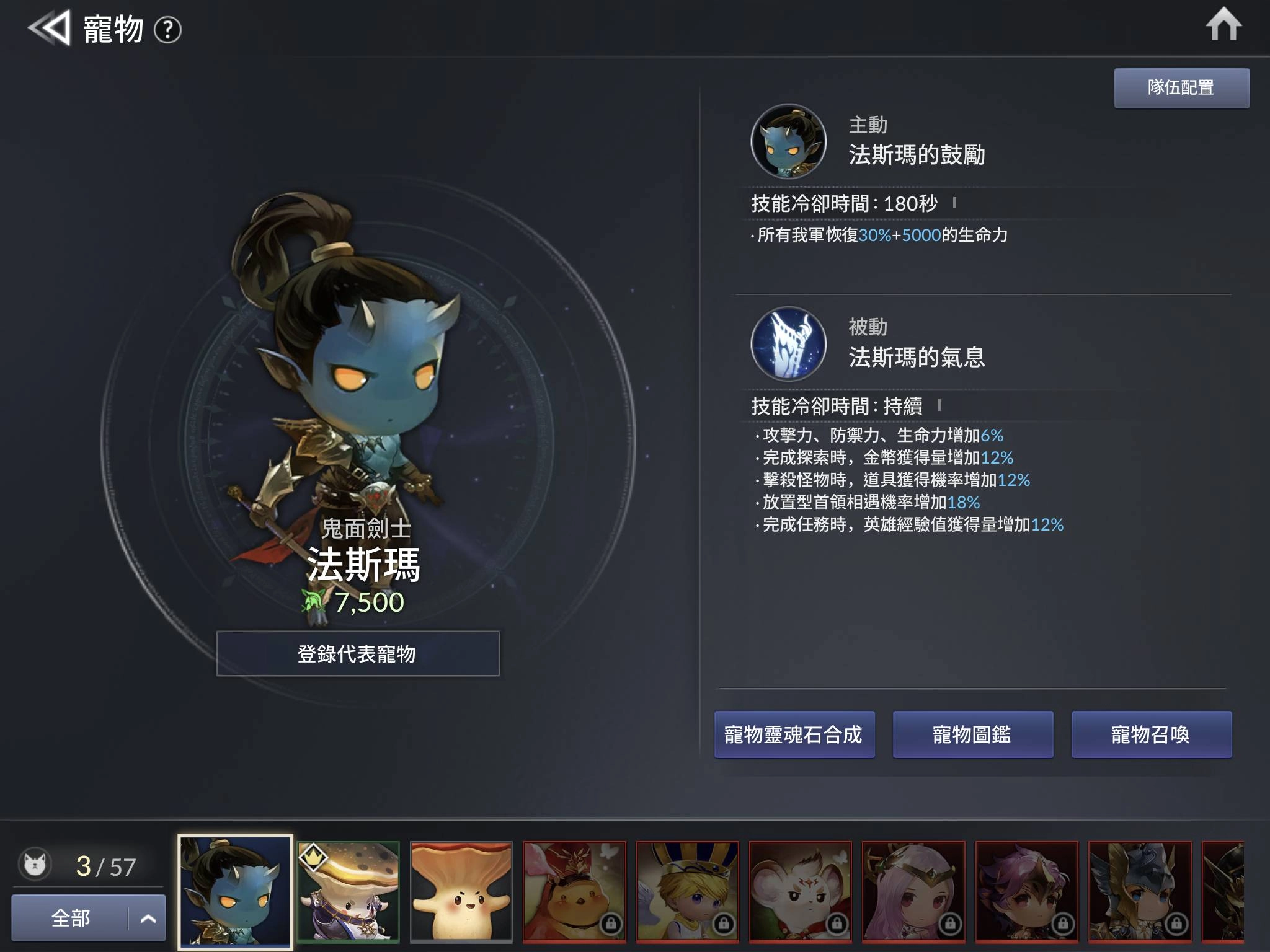The height and width of the screenshot is (952, 1270).
Task: Open 寵物靈魂石合成 soul stone synthesis
Action: coord(794,734)
